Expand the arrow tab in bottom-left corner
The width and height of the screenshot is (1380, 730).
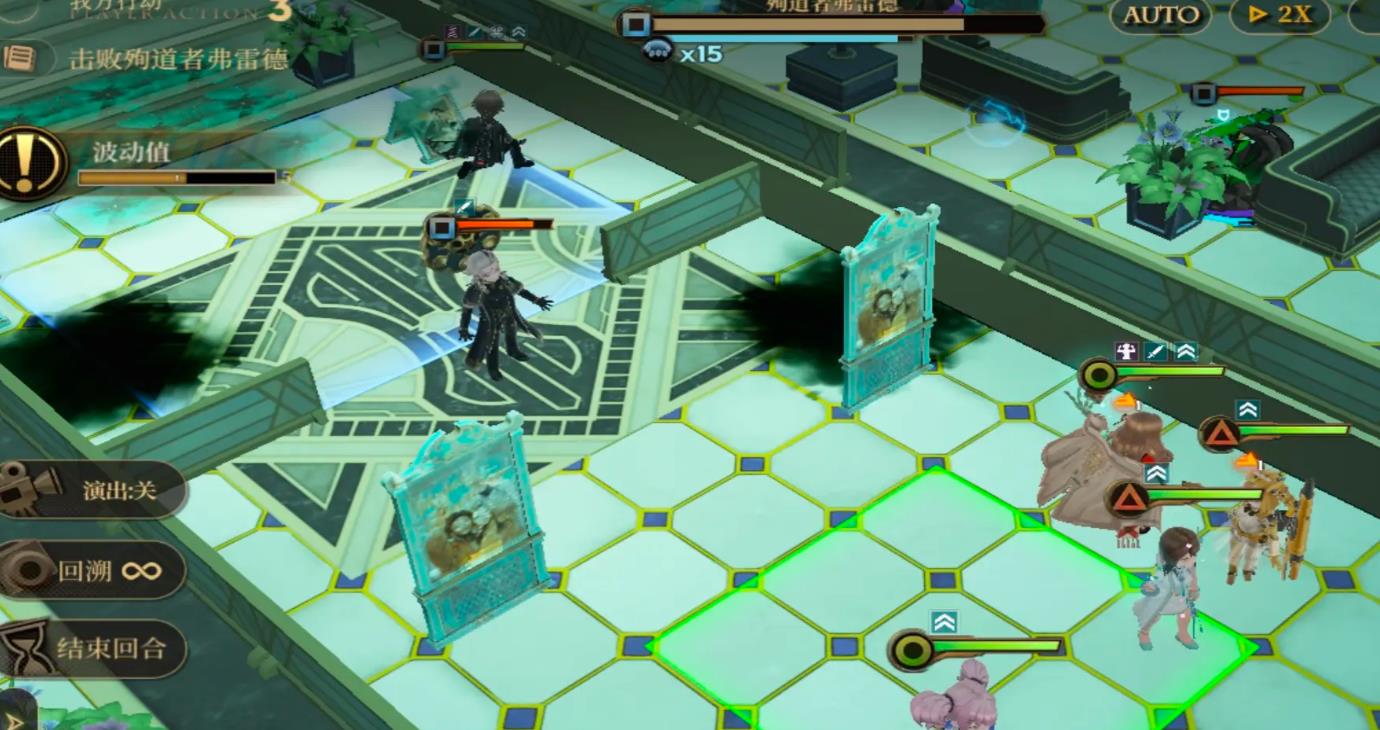point(14,718)
